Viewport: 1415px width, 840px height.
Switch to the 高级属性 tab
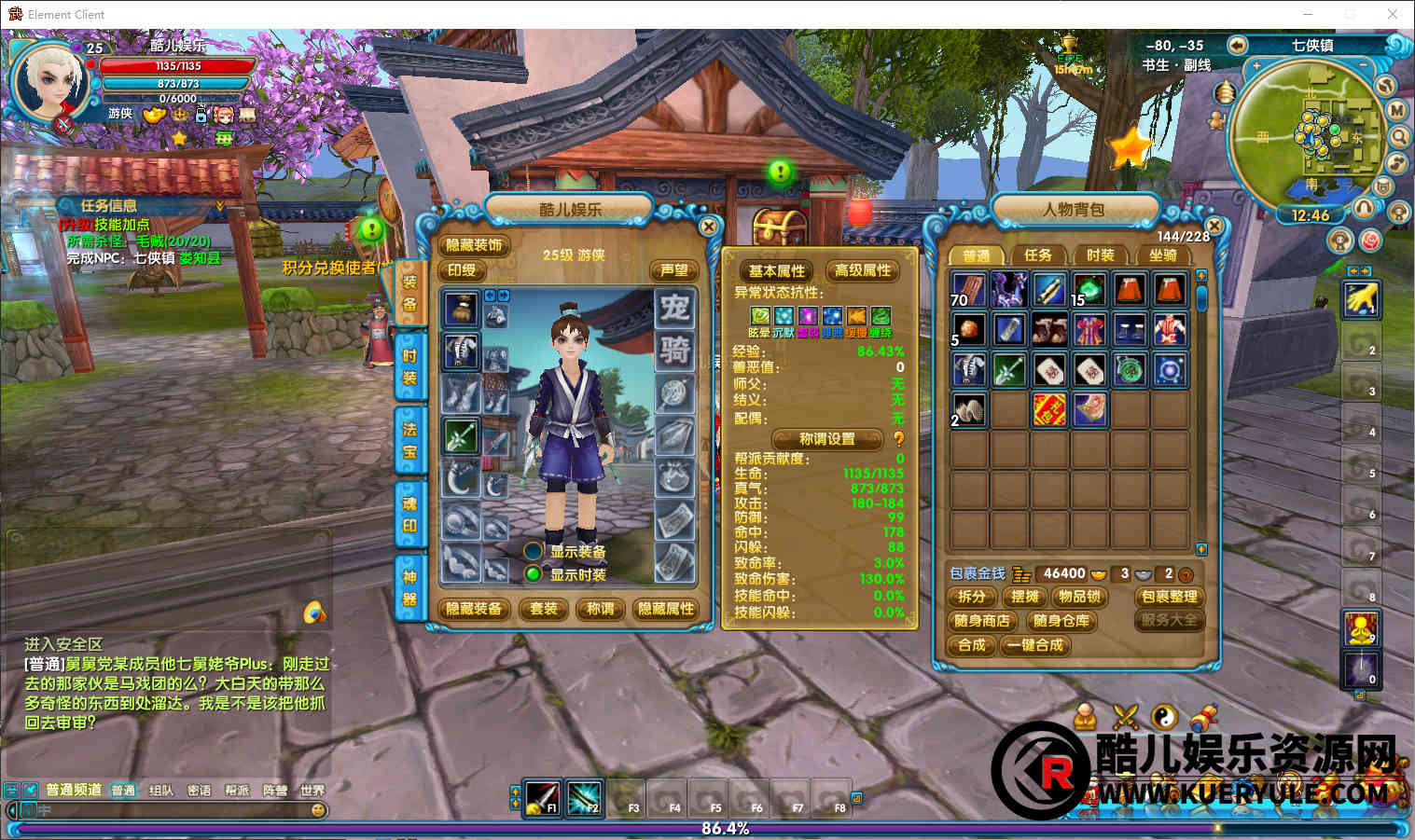coord(863,270)
